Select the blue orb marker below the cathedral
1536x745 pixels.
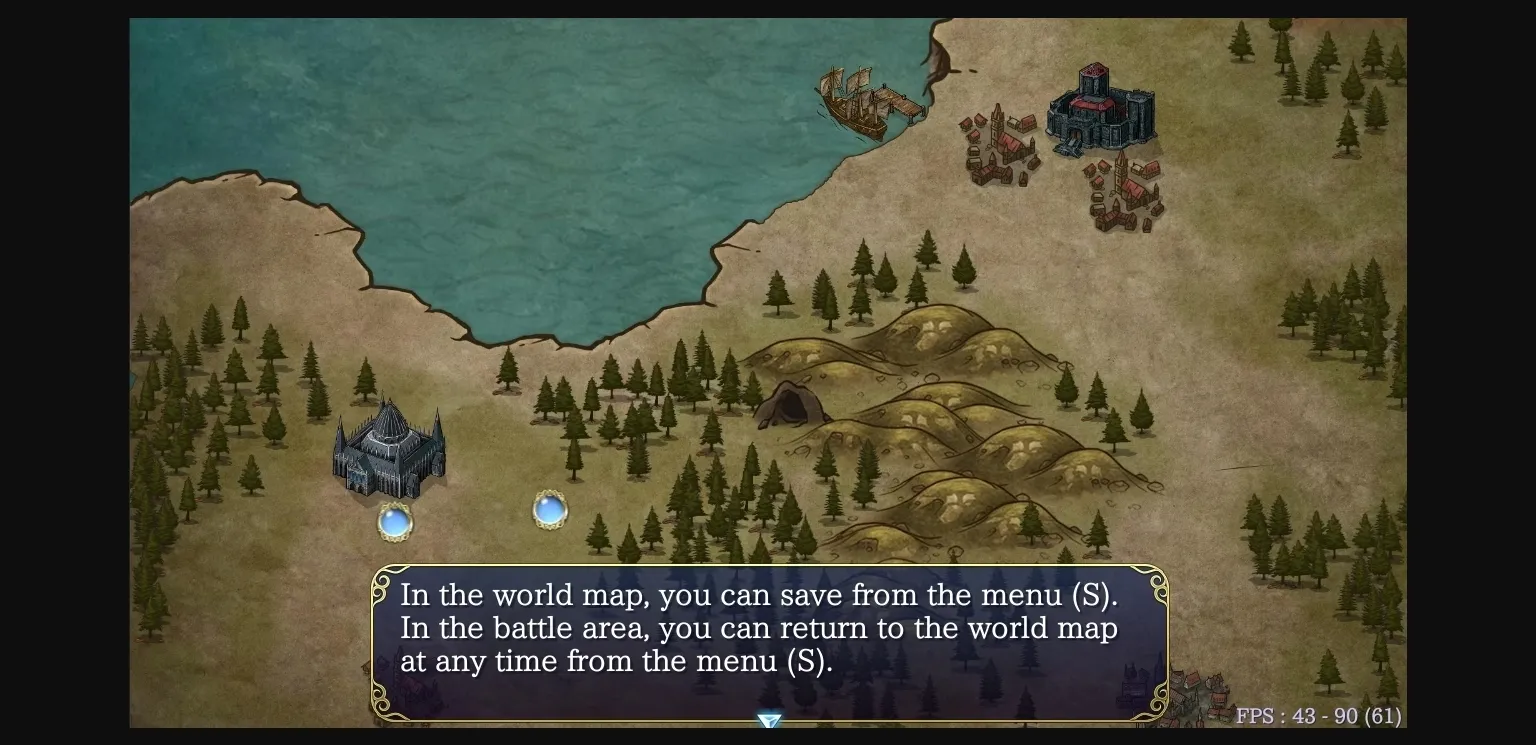pos(394,521)
